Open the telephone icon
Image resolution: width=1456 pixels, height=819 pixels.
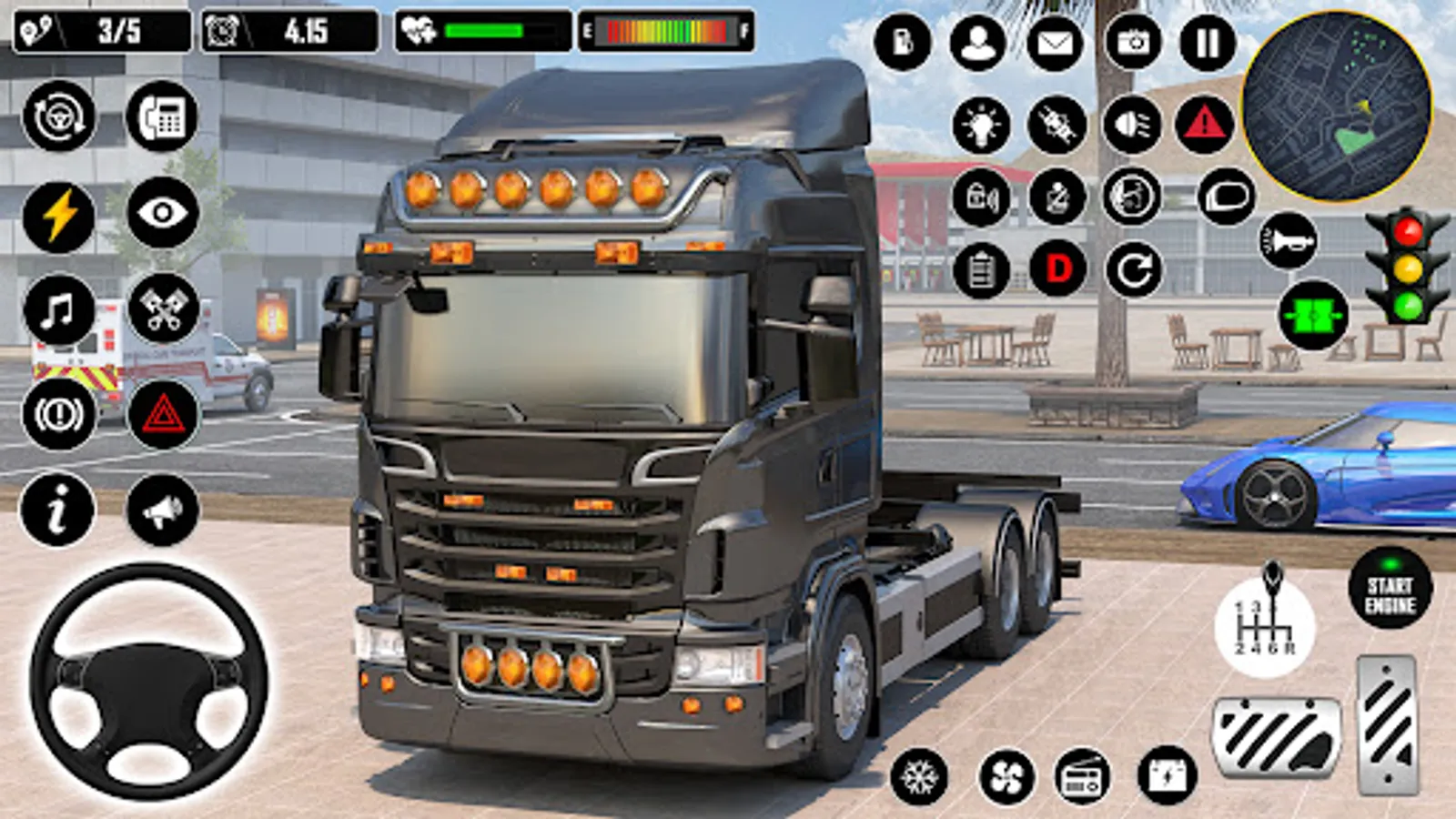pyautogui.click(x=162, y=116)
